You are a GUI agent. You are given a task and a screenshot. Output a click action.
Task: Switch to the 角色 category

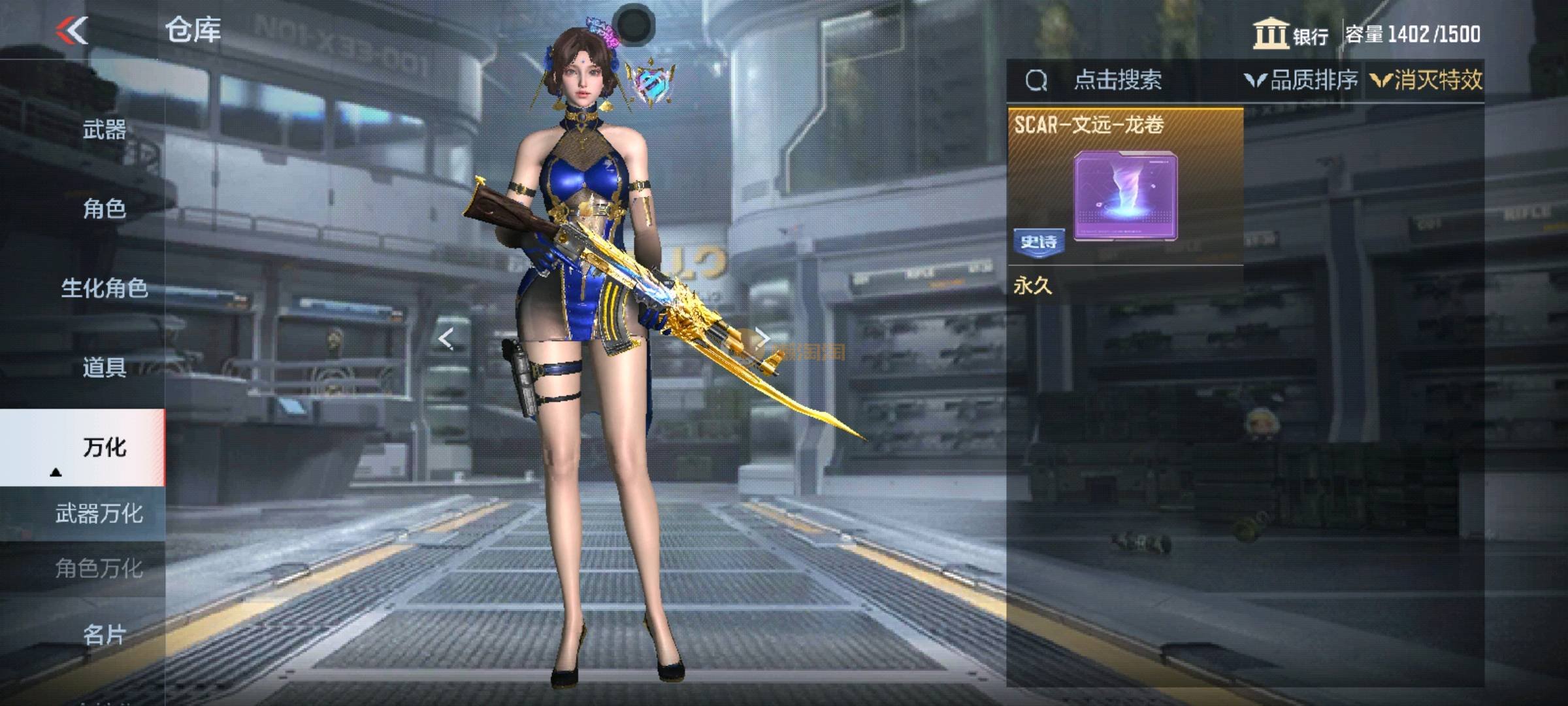coord(105,209)
